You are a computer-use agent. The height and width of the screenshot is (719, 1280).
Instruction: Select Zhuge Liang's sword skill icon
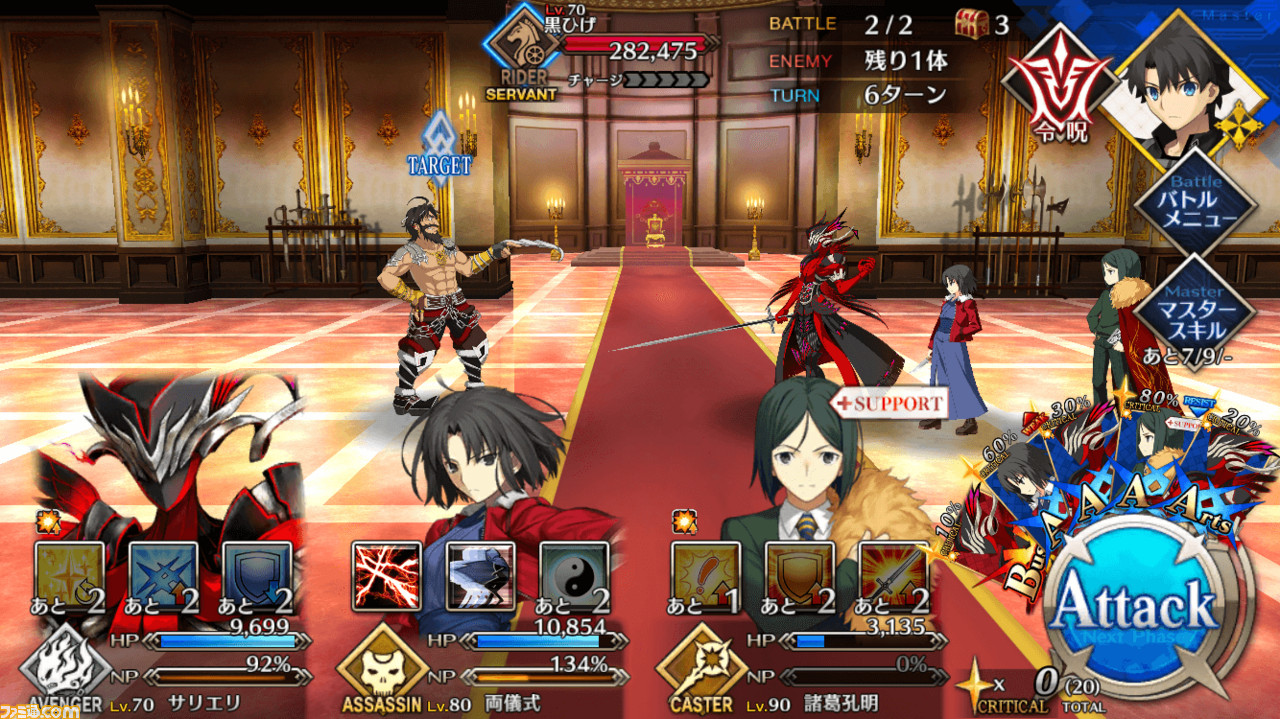[x=893, y=576]
